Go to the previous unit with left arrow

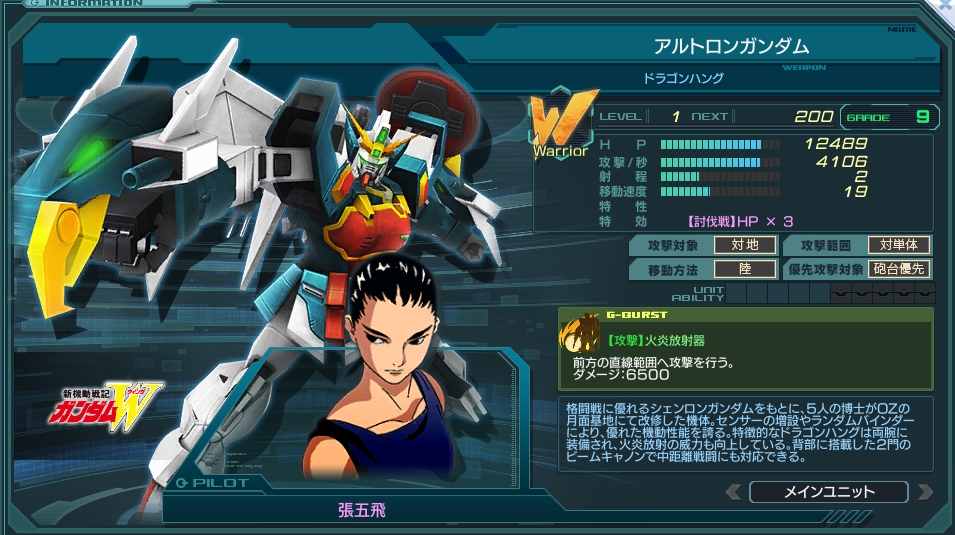pos(734,492)
